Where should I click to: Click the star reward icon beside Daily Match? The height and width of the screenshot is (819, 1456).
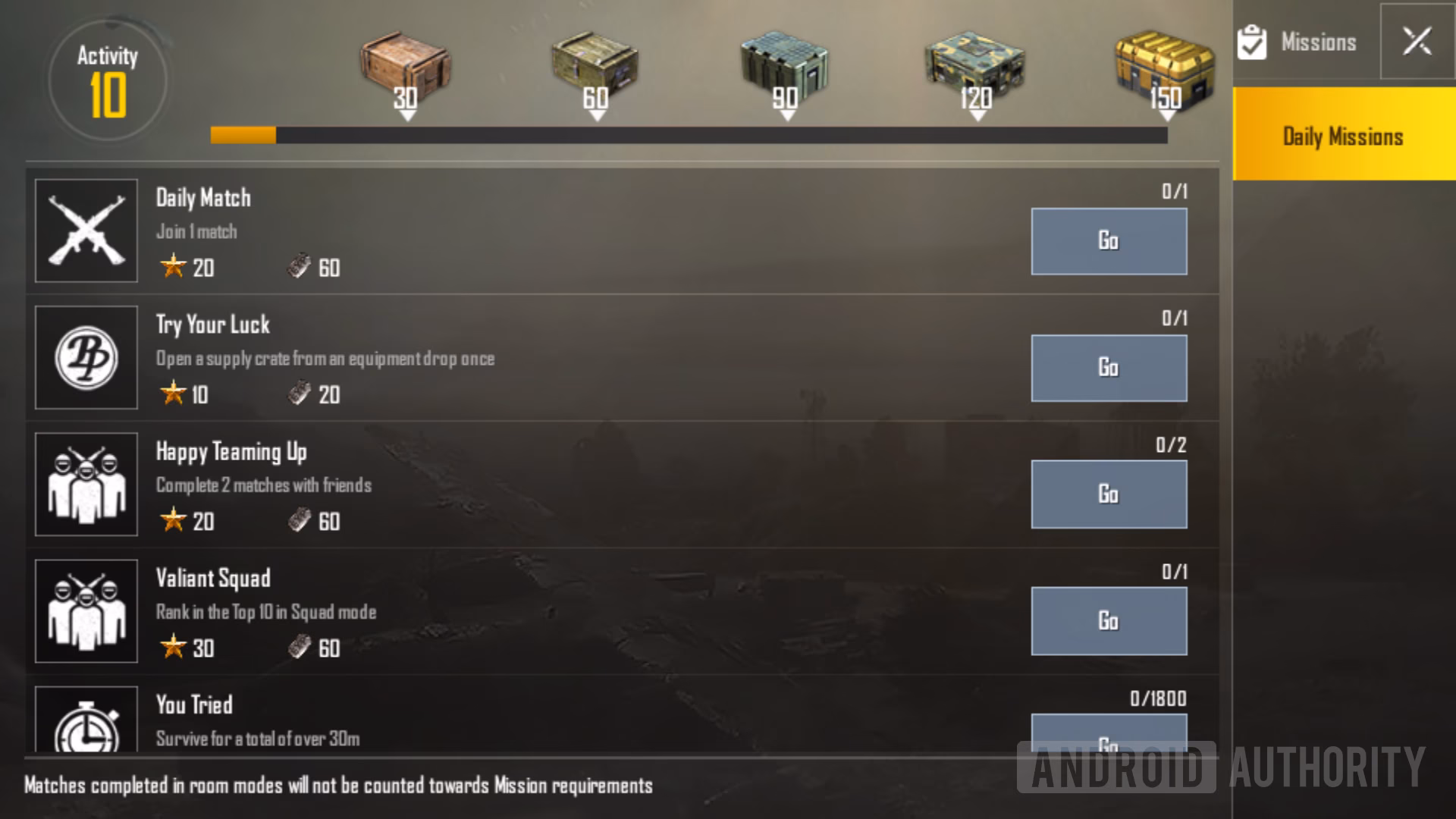coord(175,267)
